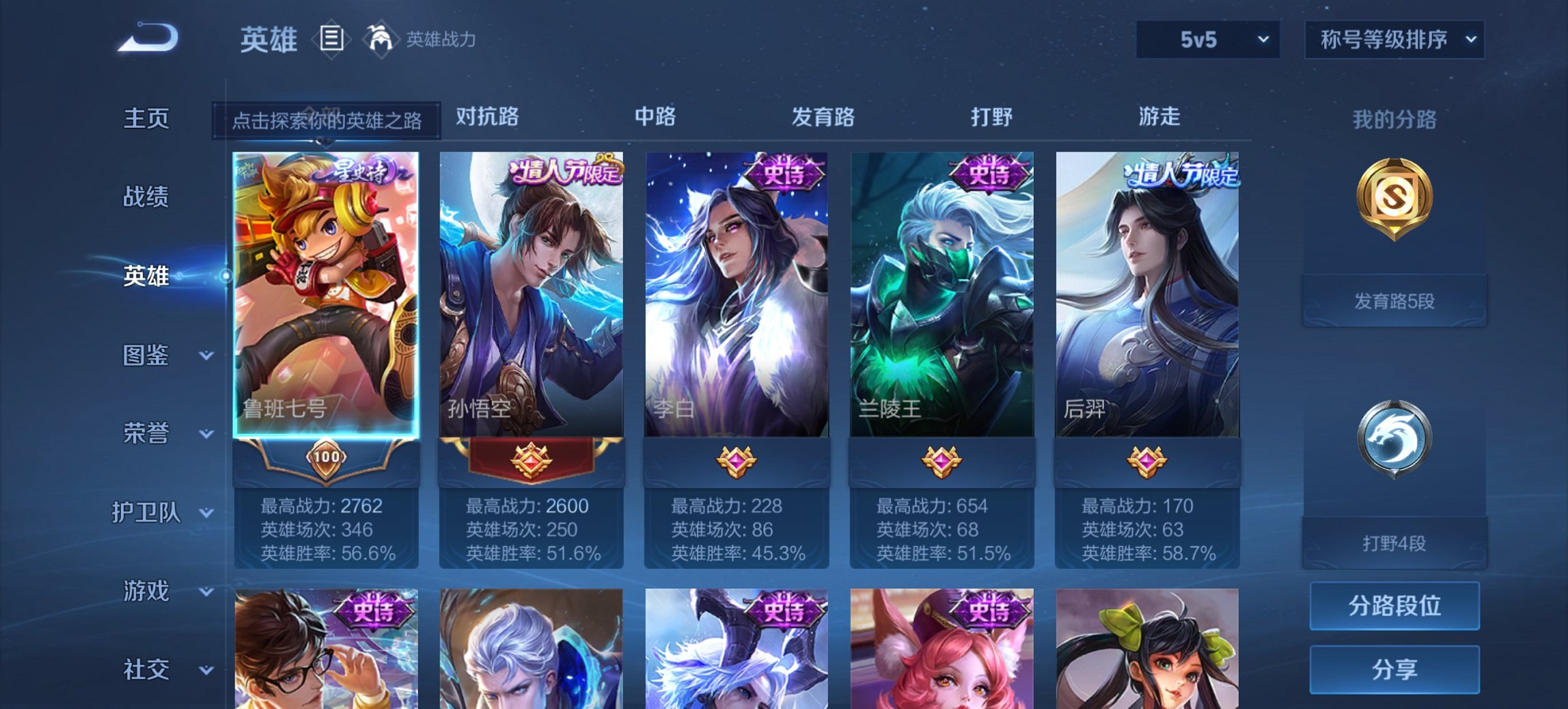Image resolution: width=1568 pixels, height=709 pixels.
Task: Click Li Bai's pink proficiency gem badge
Action: click(738, 464)
